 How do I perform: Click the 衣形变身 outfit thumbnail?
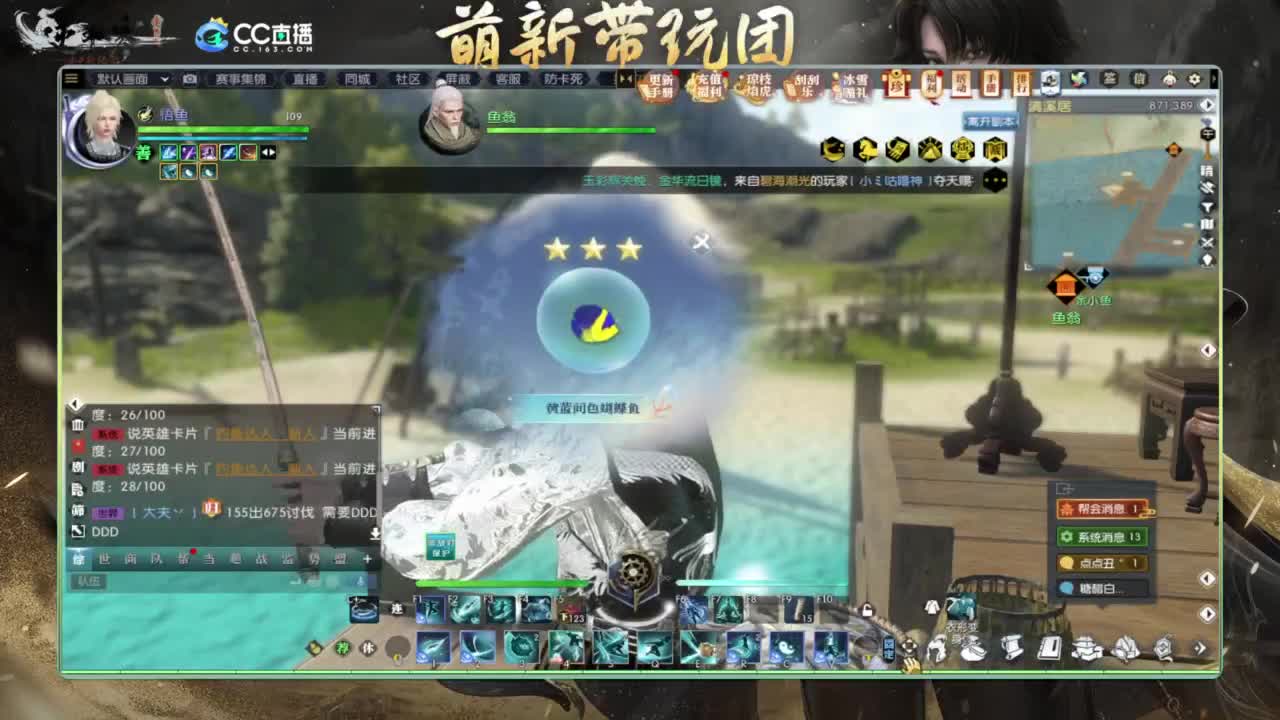(960, 607)
